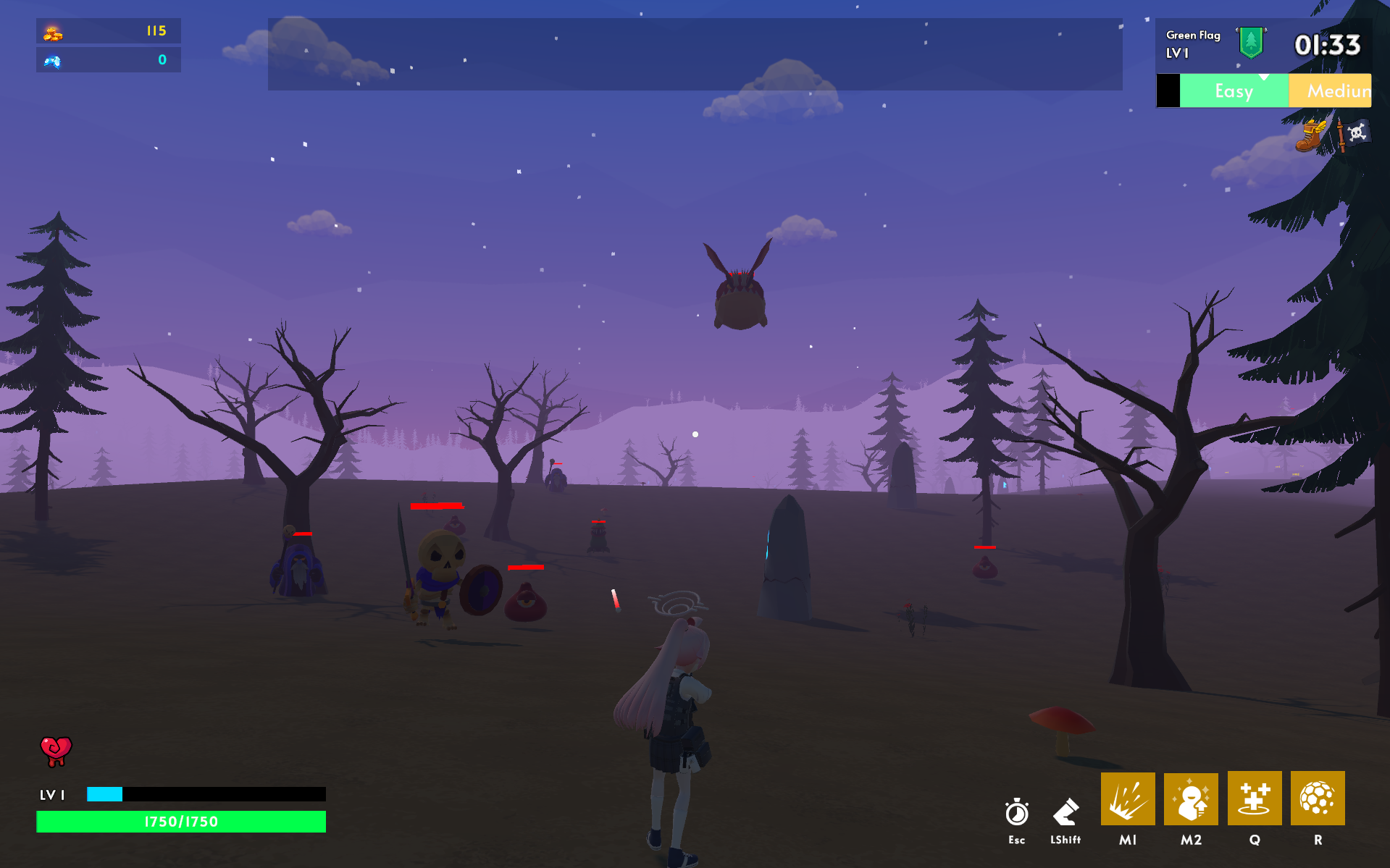This screenshot has height=868, width=1390.
Task: Use the character power-up ability
Action: tap(1191, 799)
